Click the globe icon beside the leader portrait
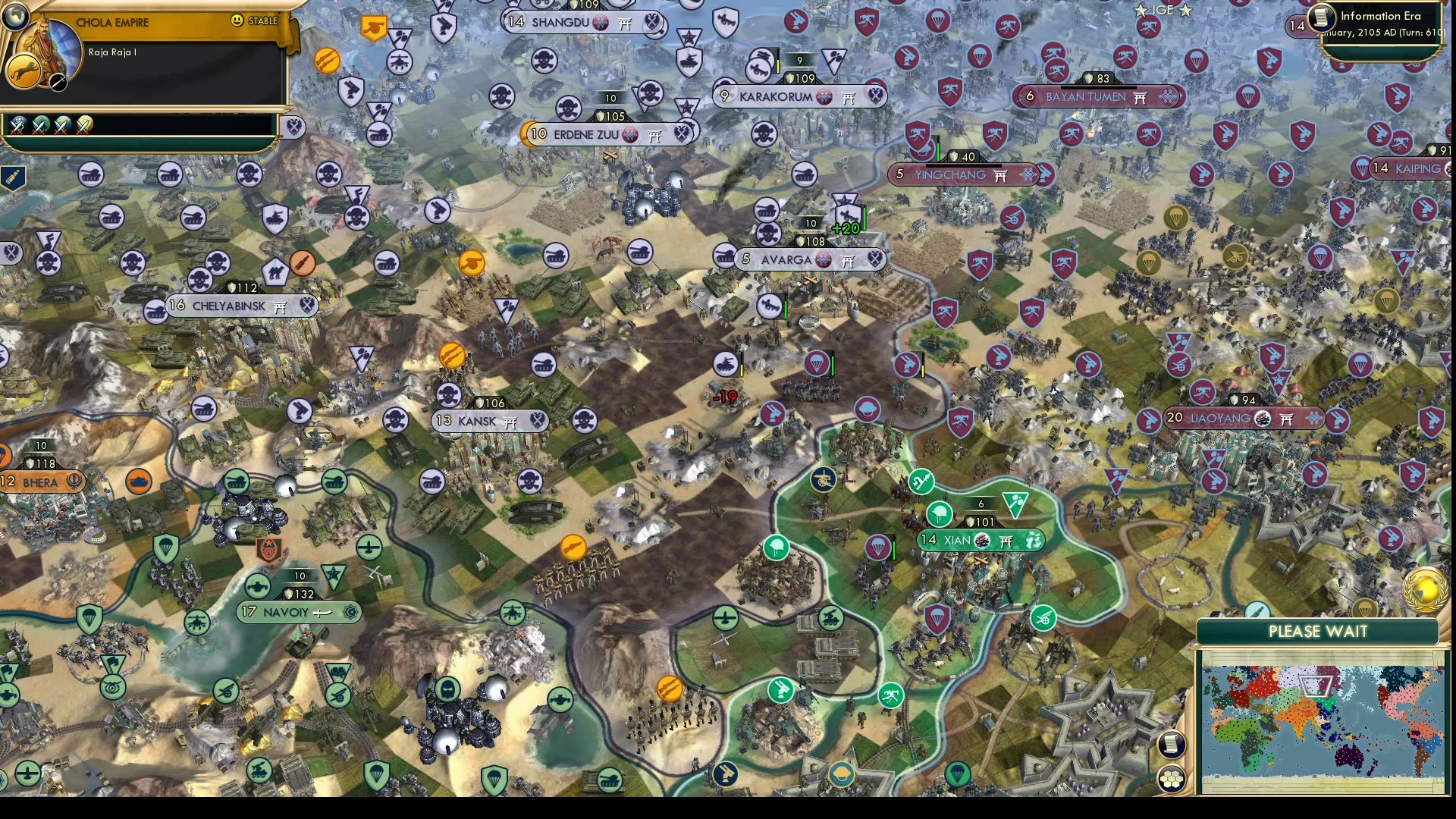 point(15,15)
